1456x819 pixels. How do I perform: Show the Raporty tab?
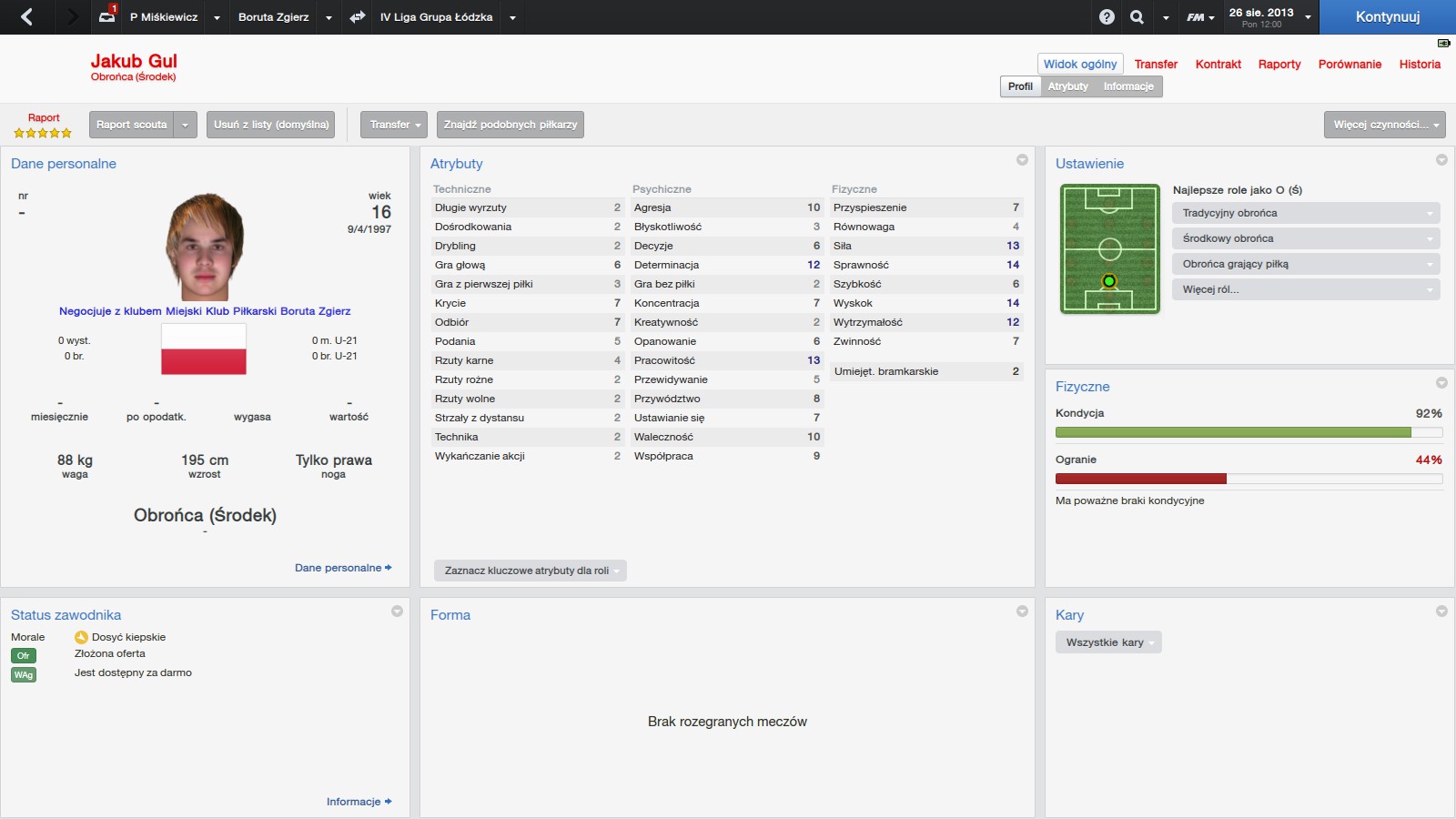[1279, 65]
